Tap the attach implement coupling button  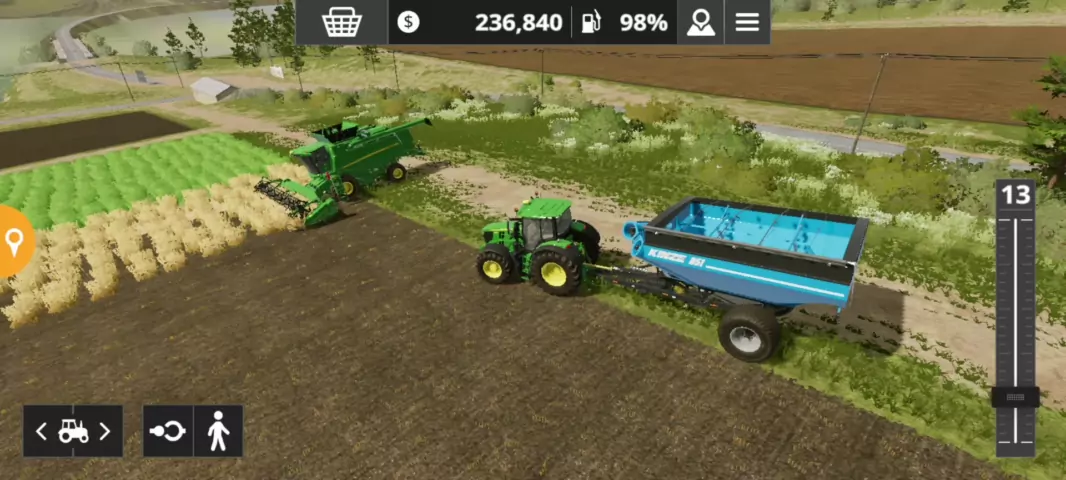click(167, 431)
